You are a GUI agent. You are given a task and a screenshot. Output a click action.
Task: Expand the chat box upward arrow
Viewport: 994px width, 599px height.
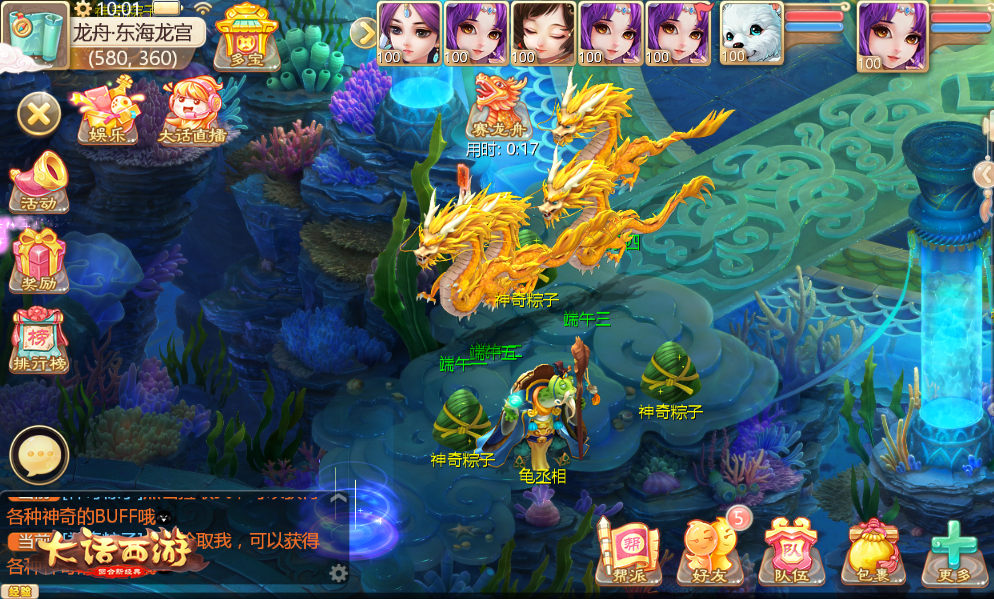coord(339,497)
